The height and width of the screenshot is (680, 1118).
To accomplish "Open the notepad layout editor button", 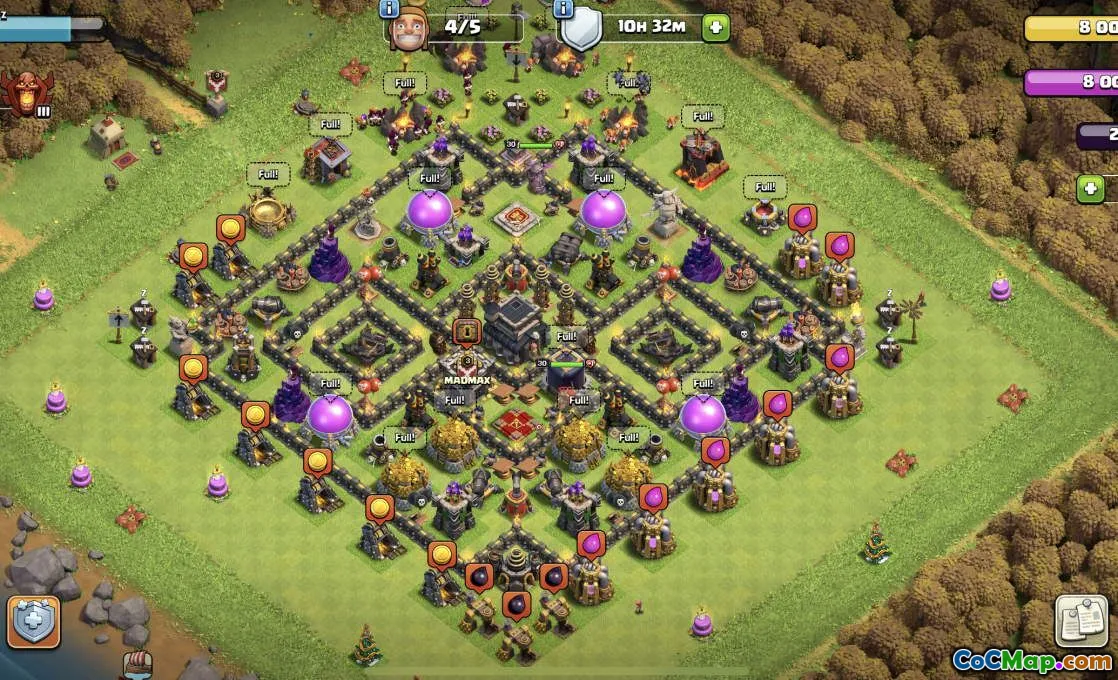I will [1082, 622].
